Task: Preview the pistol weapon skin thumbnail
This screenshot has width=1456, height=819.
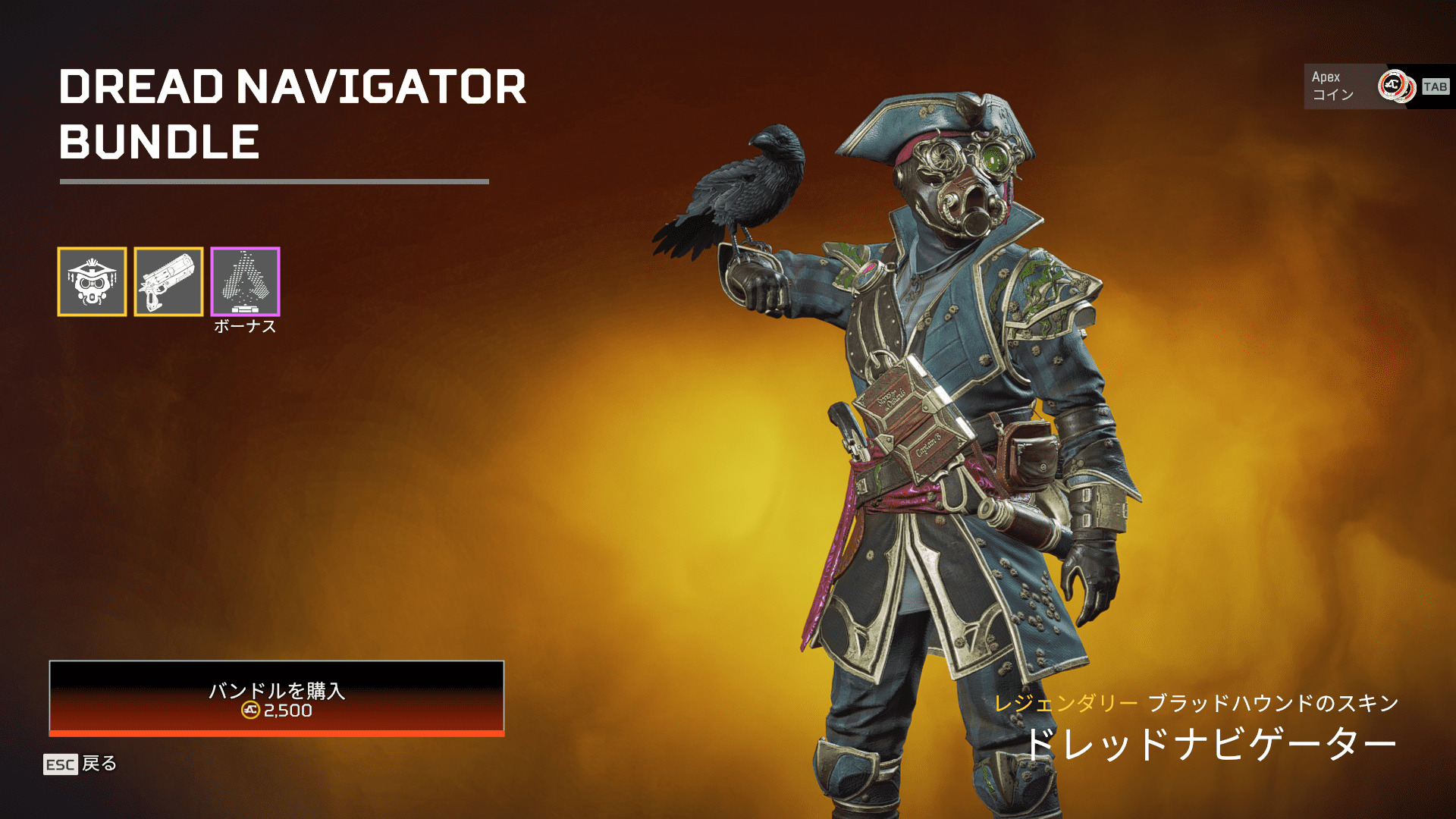Action: (168, 281)
